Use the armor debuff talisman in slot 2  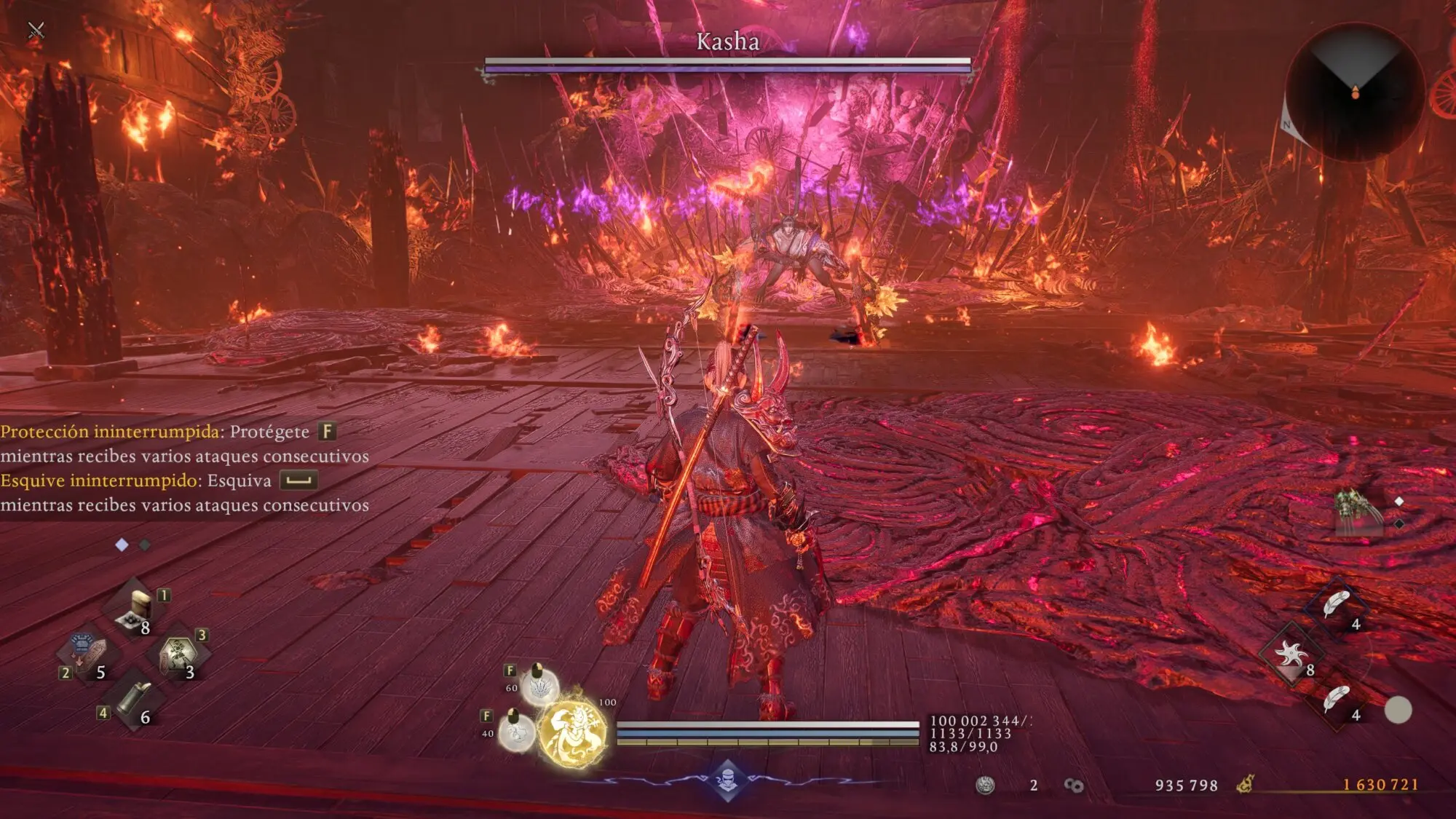point(85,652)
